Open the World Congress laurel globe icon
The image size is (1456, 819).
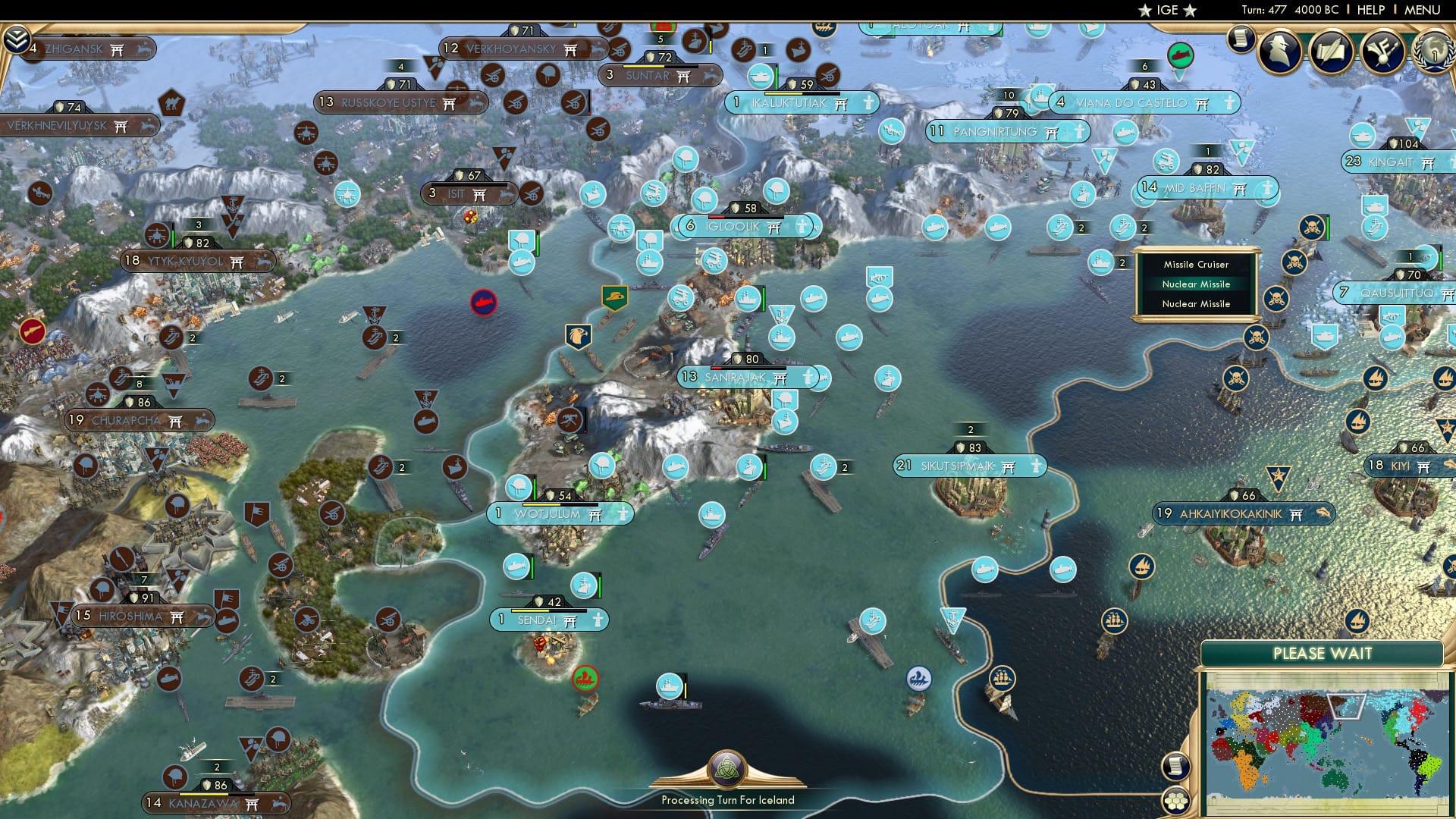1433,53
